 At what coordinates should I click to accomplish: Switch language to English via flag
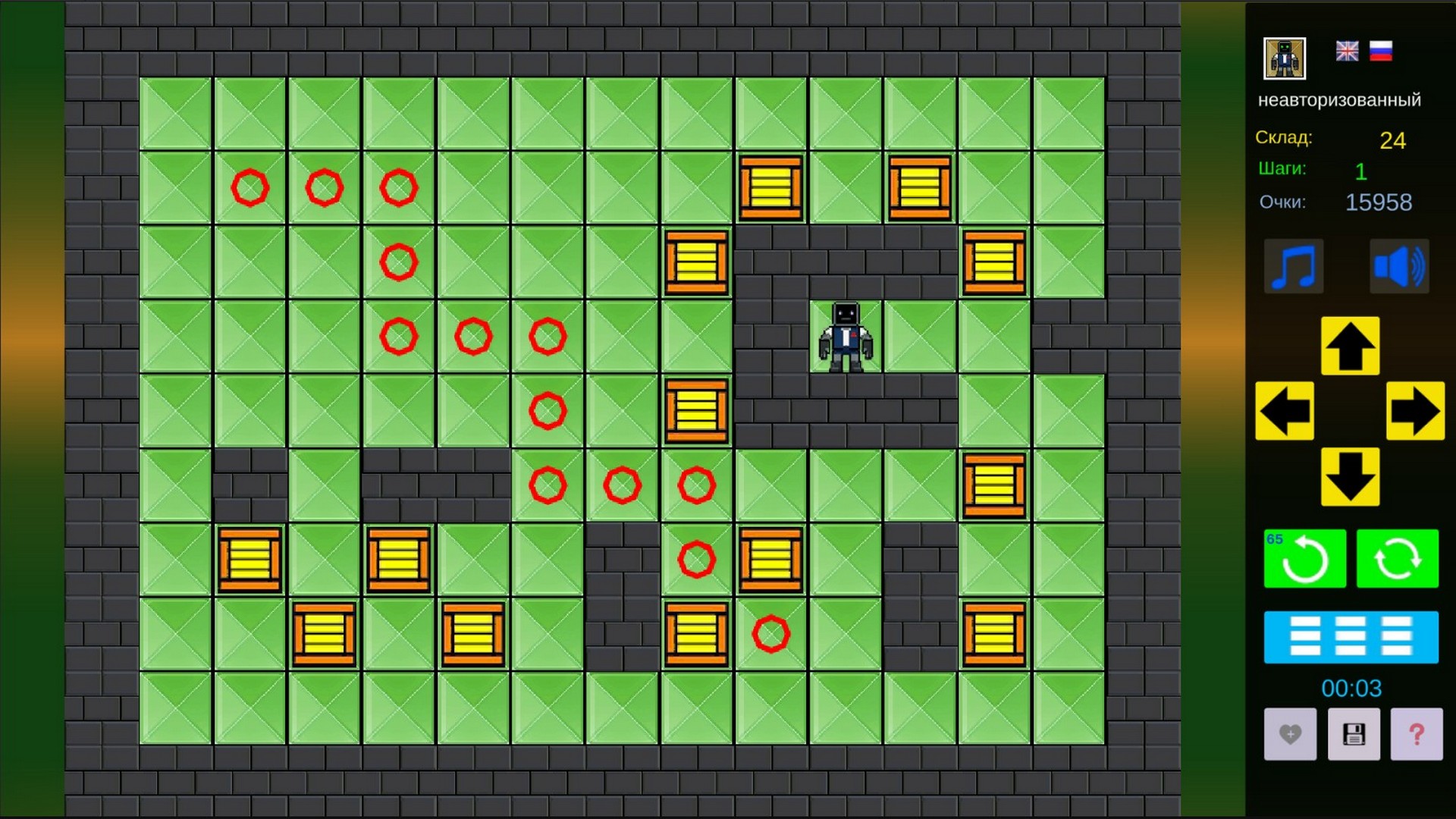1346,52
